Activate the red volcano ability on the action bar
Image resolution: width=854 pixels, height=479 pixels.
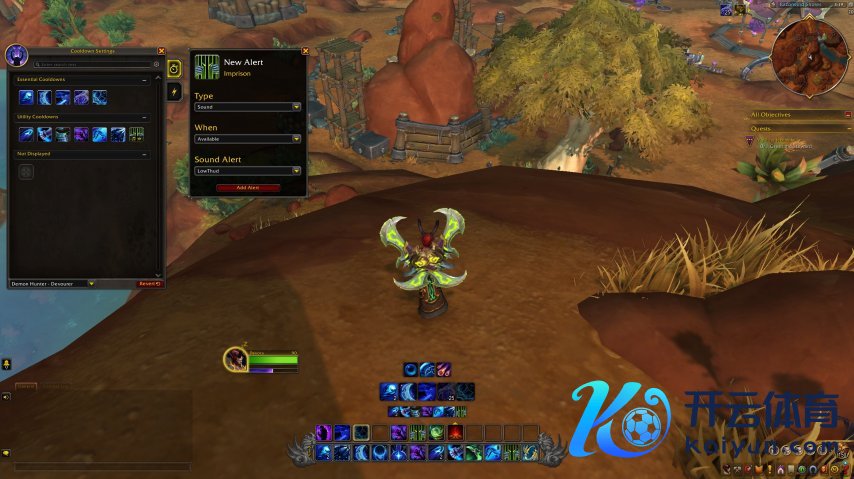(455, 433)
